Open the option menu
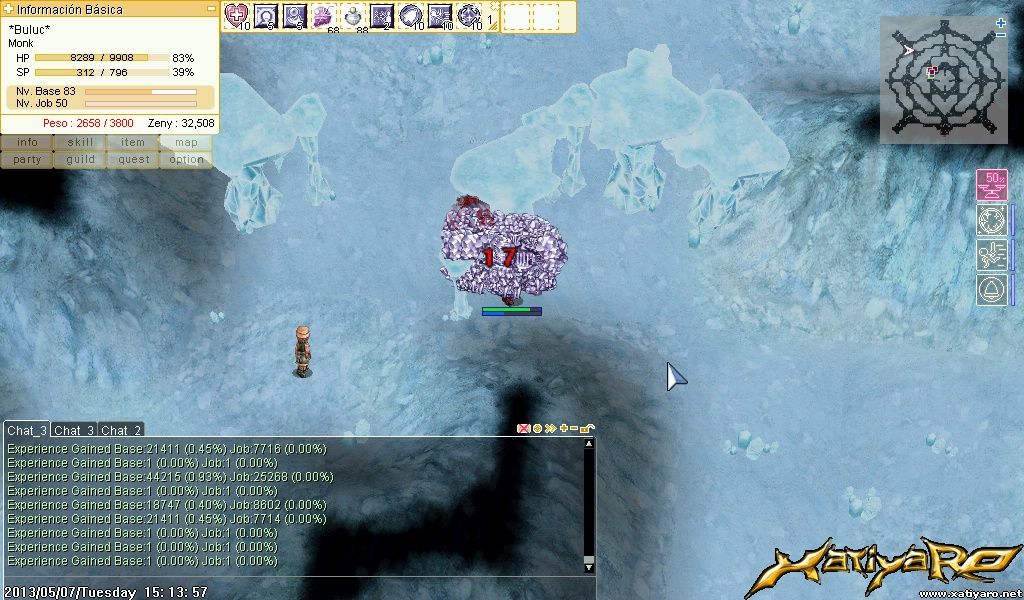Image resolution: width=1024 pixels, height=600 pixels. [186, 159]
